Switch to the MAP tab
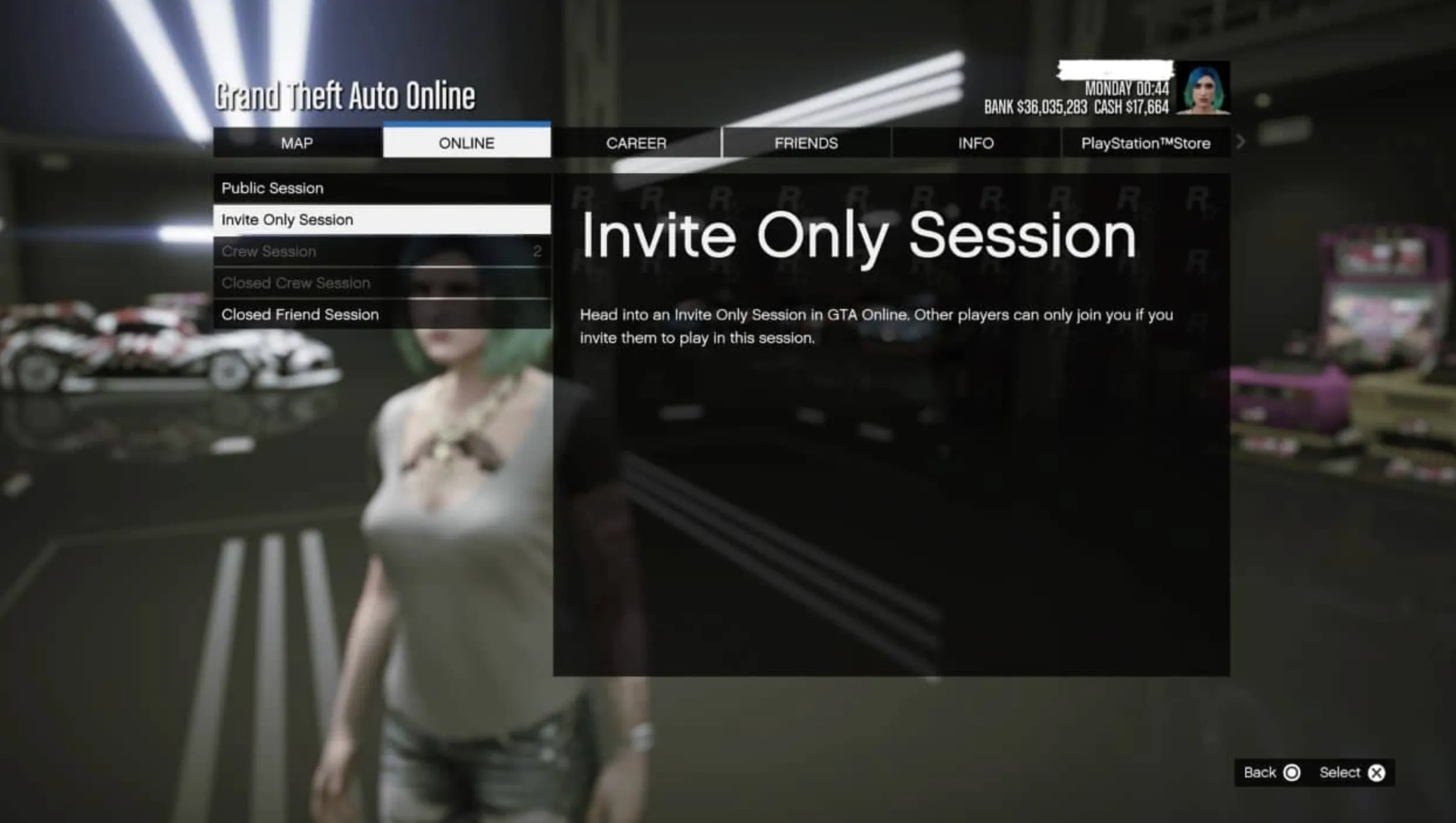Screen dimensions: 1456x823 point(296,143)
